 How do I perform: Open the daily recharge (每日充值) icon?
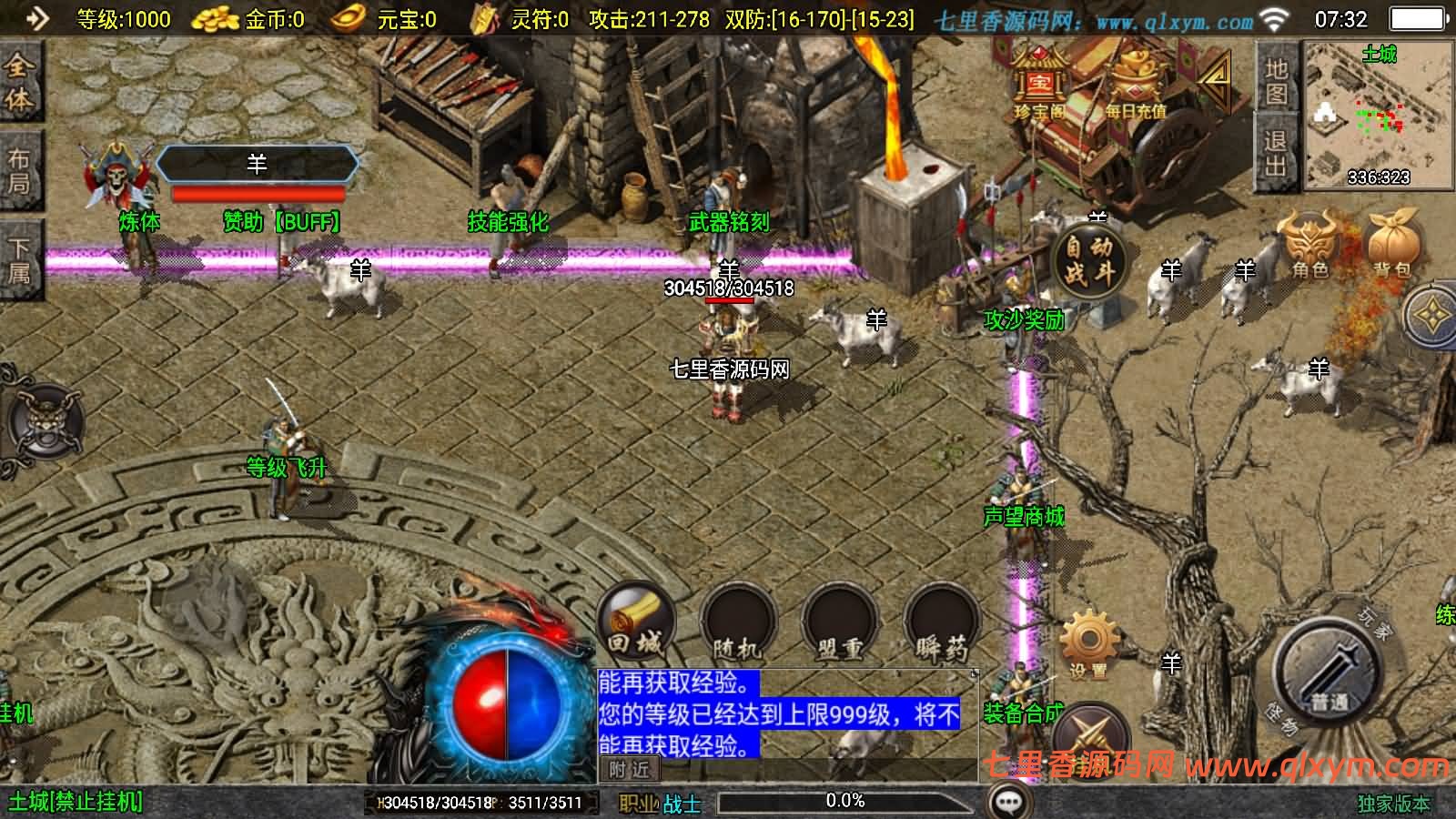(x=1131, y=86)
